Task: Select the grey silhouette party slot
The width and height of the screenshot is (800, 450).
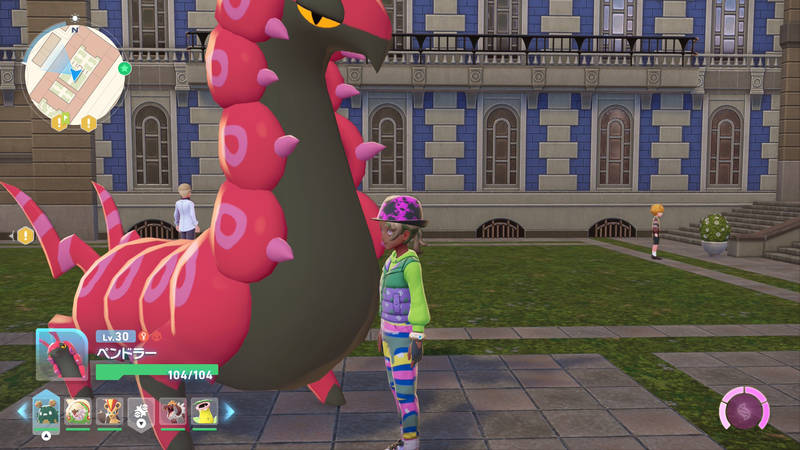Action: pyautogui.click(x=141, y=411)
